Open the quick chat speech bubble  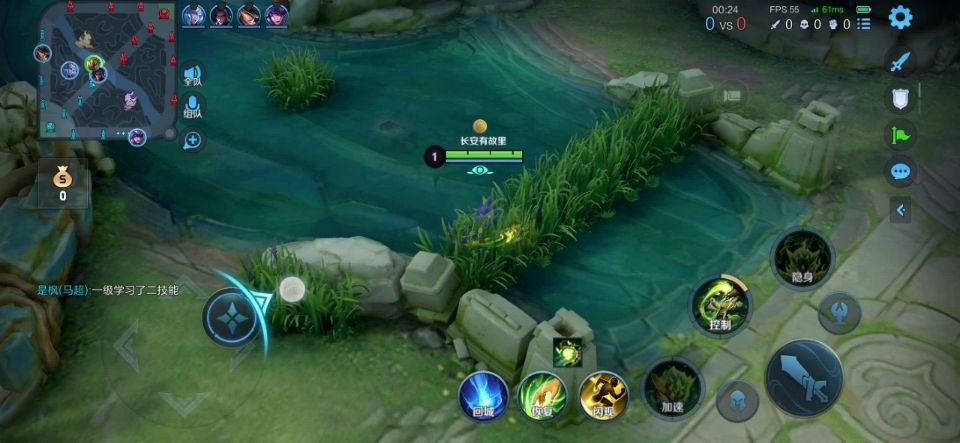tap(901, 171)
